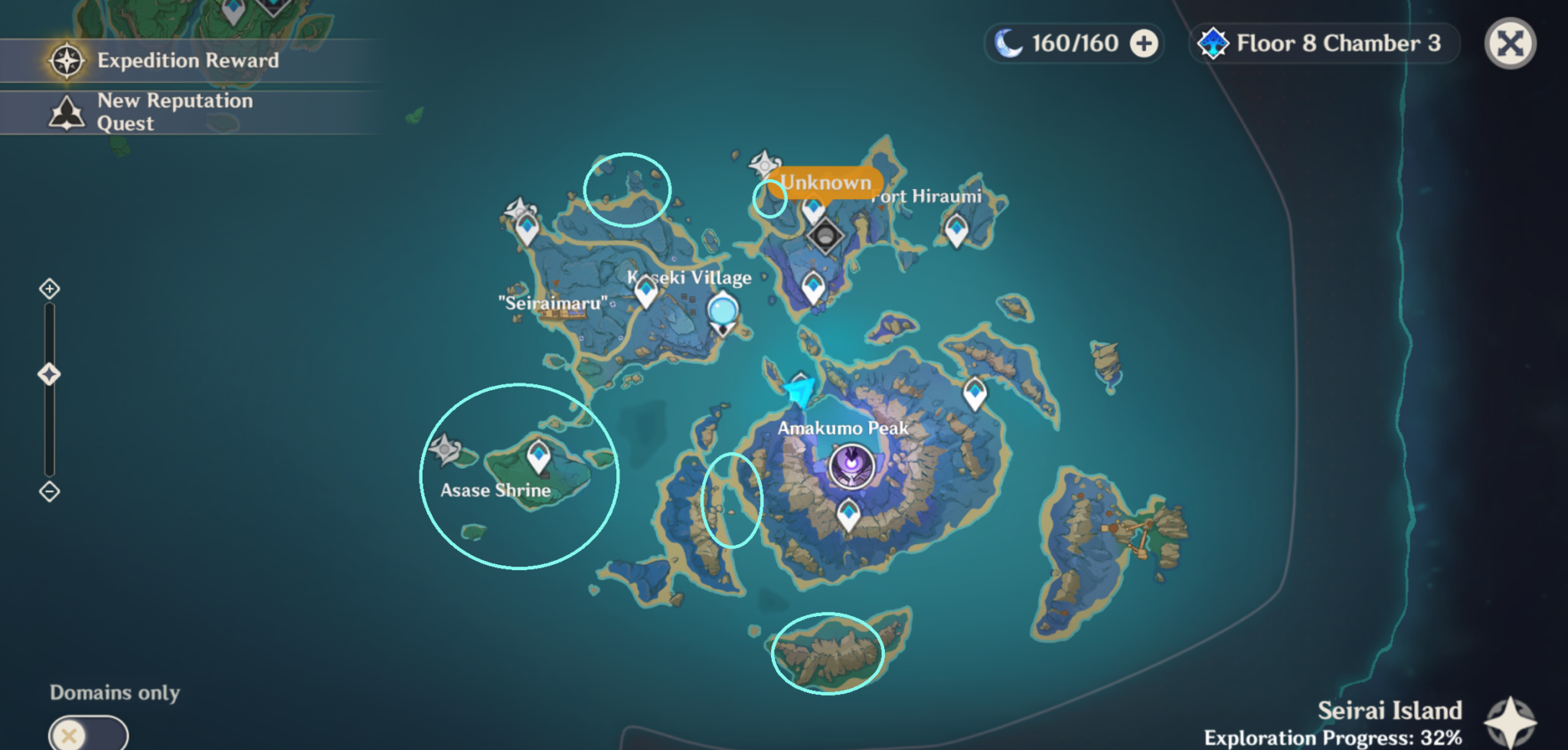This screenshot has width=1568, height=750.
Task: Select the orange Unknown marker label
Action: (825, 183)
